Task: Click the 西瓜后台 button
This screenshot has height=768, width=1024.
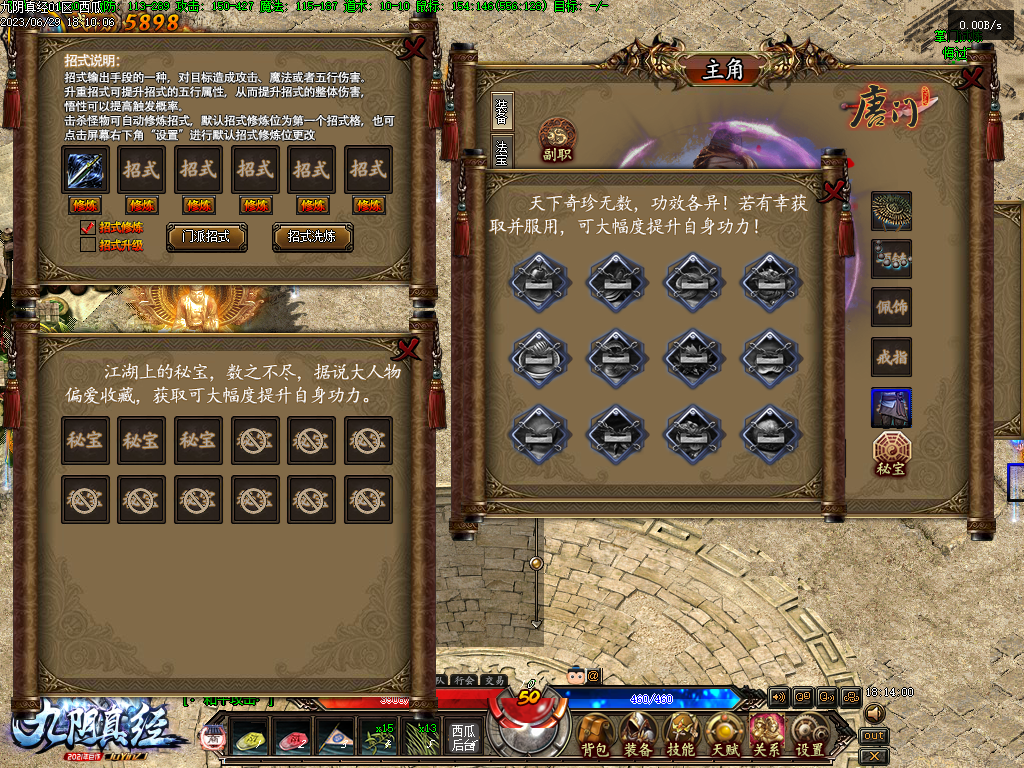Action: point(463,737)
